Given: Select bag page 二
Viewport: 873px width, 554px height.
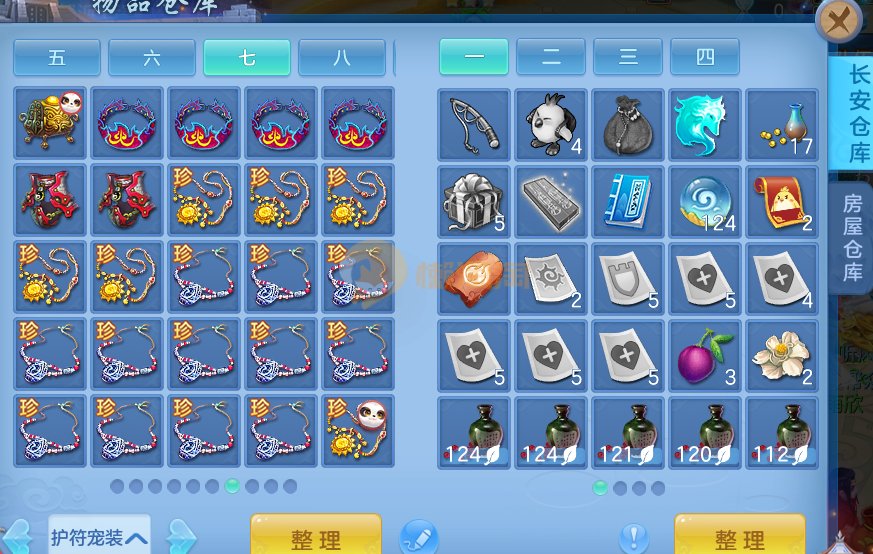Looking at the screenshot, I should (x=551, y=57).
